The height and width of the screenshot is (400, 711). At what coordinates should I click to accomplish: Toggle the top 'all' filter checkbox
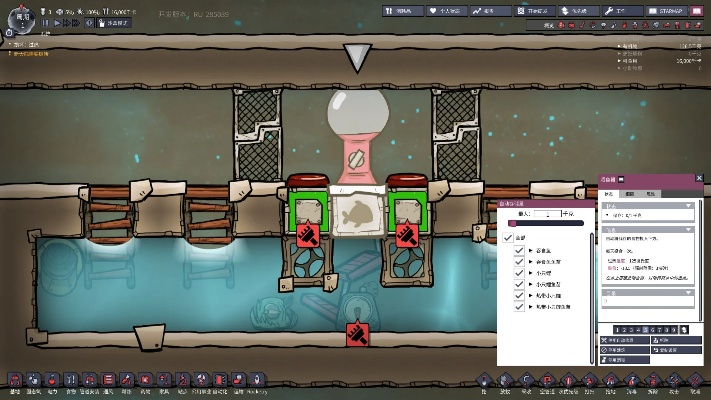click(x=508, y=237)
